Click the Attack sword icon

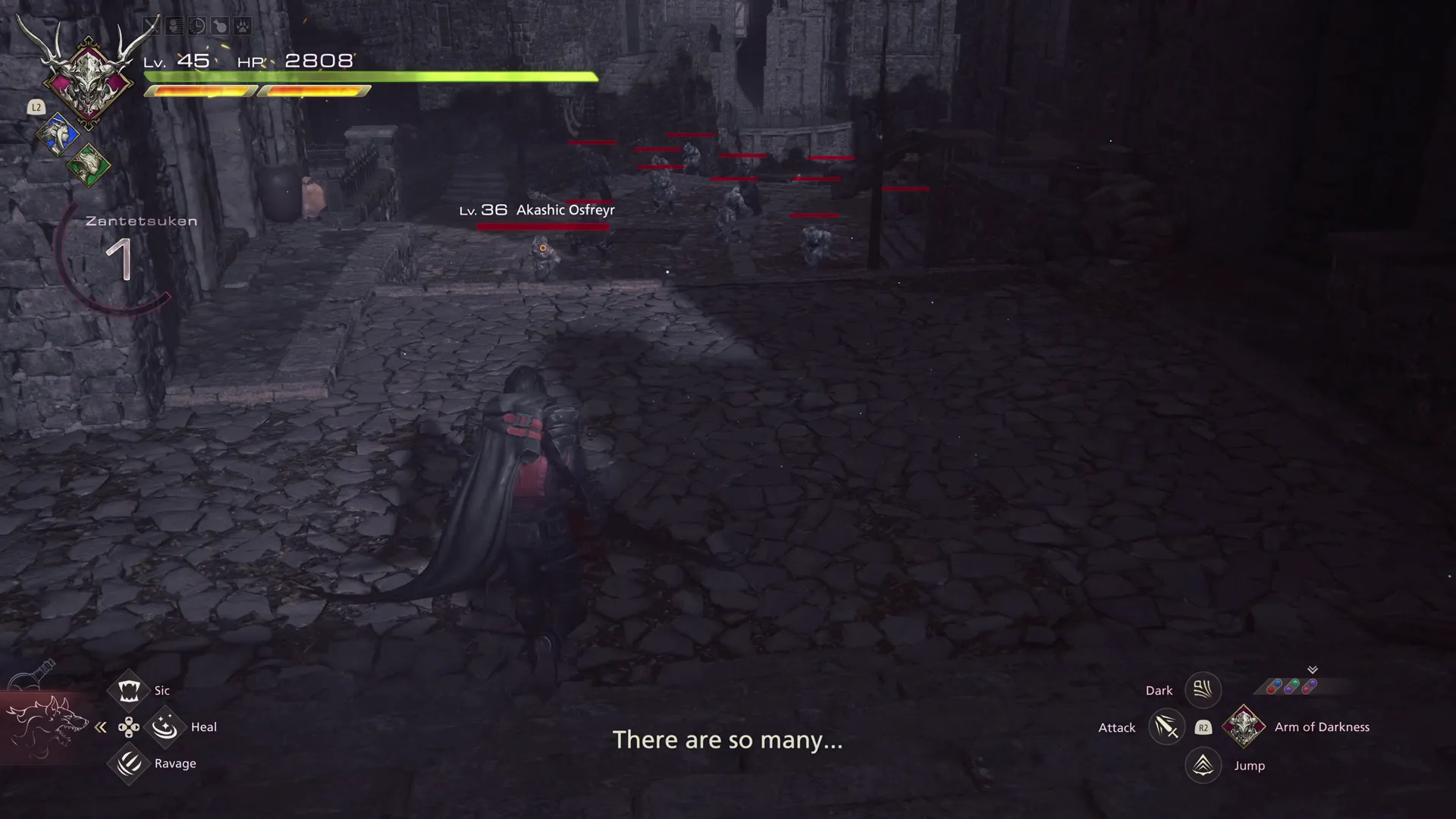pyautogui.click(x=1167, y=726)
